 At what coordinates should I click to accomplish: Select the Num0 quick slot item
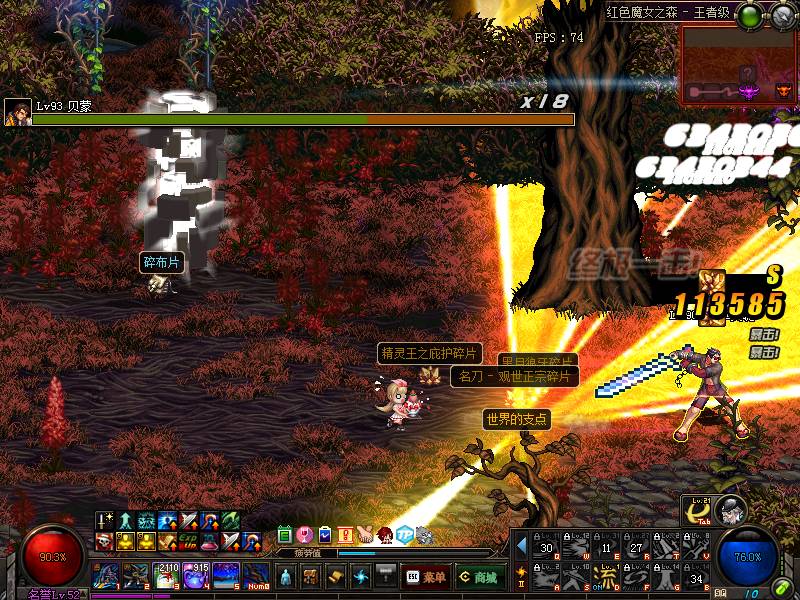pyautogui.click(x=255, y=577)
